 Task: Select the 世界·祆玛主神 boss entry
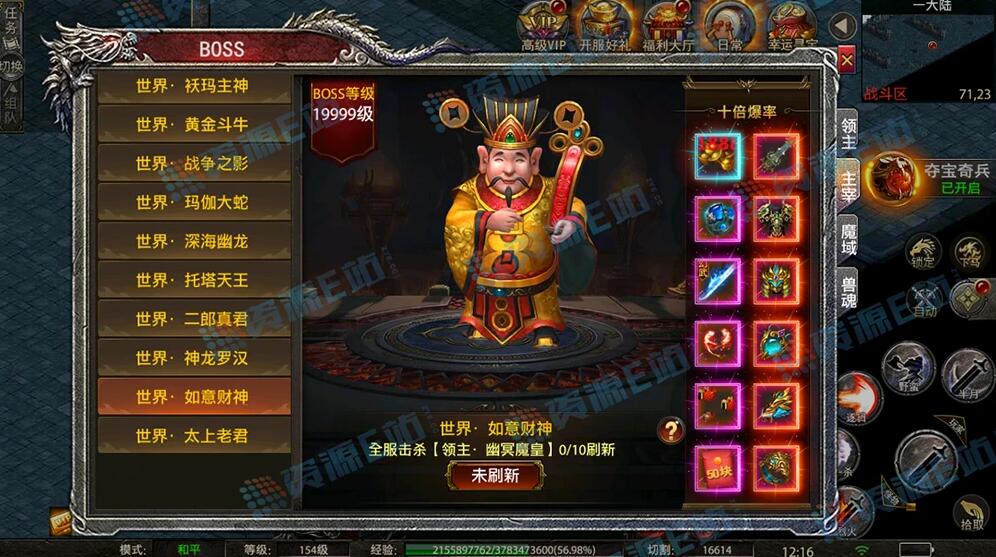(x=193, y=86)
